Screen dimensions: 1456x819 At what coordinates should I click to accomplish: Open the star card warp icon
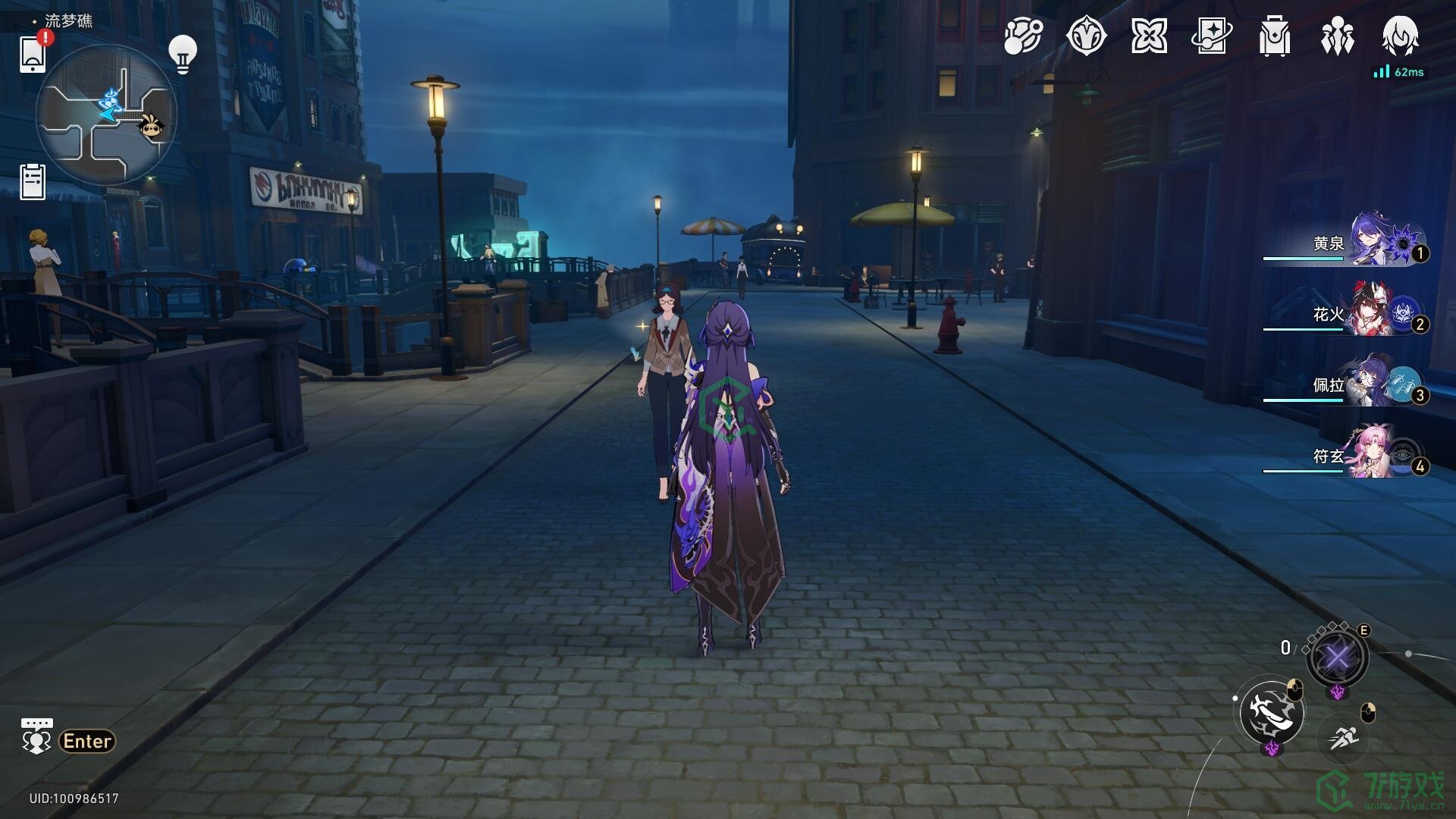pos(1211,36)
